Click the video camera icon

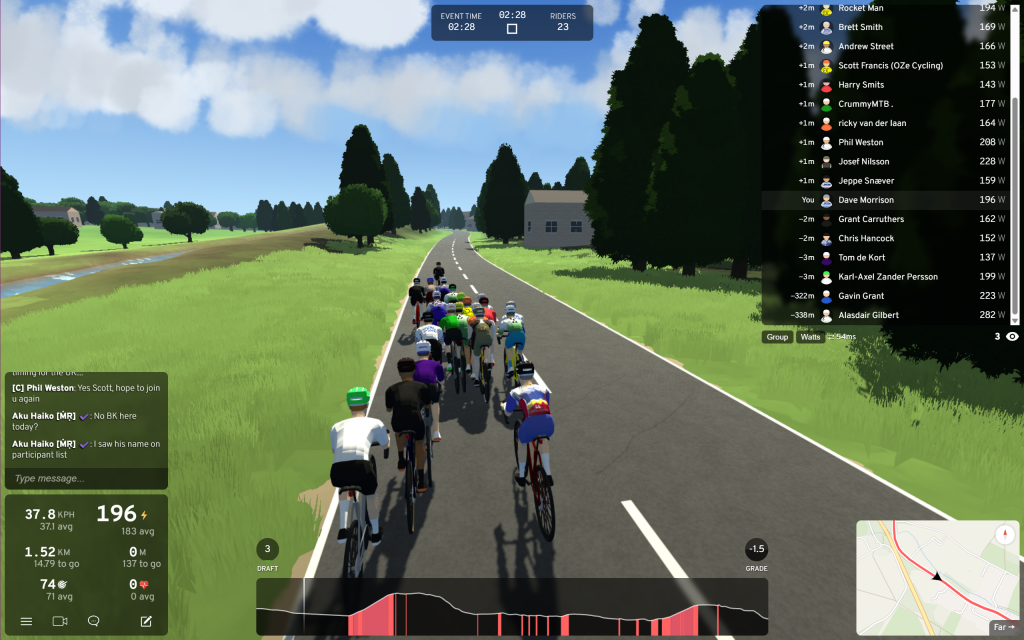pyautogui.click(x=60, y=621)
